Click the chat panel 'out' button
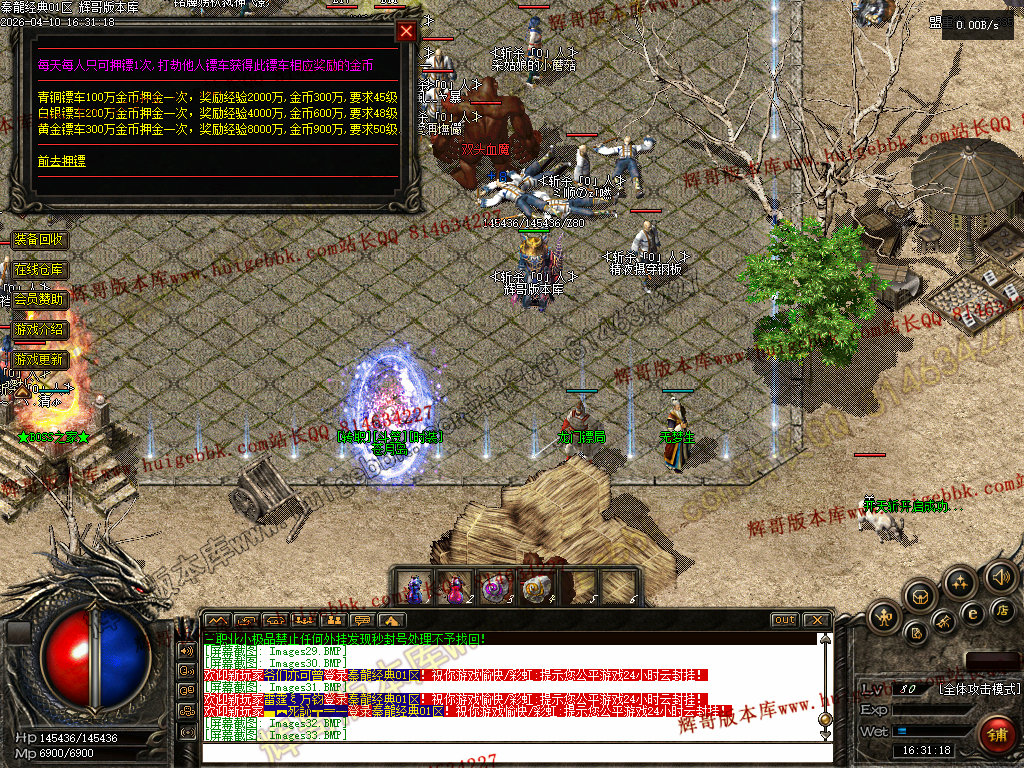This screenshot has height=768, width=1024. pyautogui.click(x=785, y=621)
